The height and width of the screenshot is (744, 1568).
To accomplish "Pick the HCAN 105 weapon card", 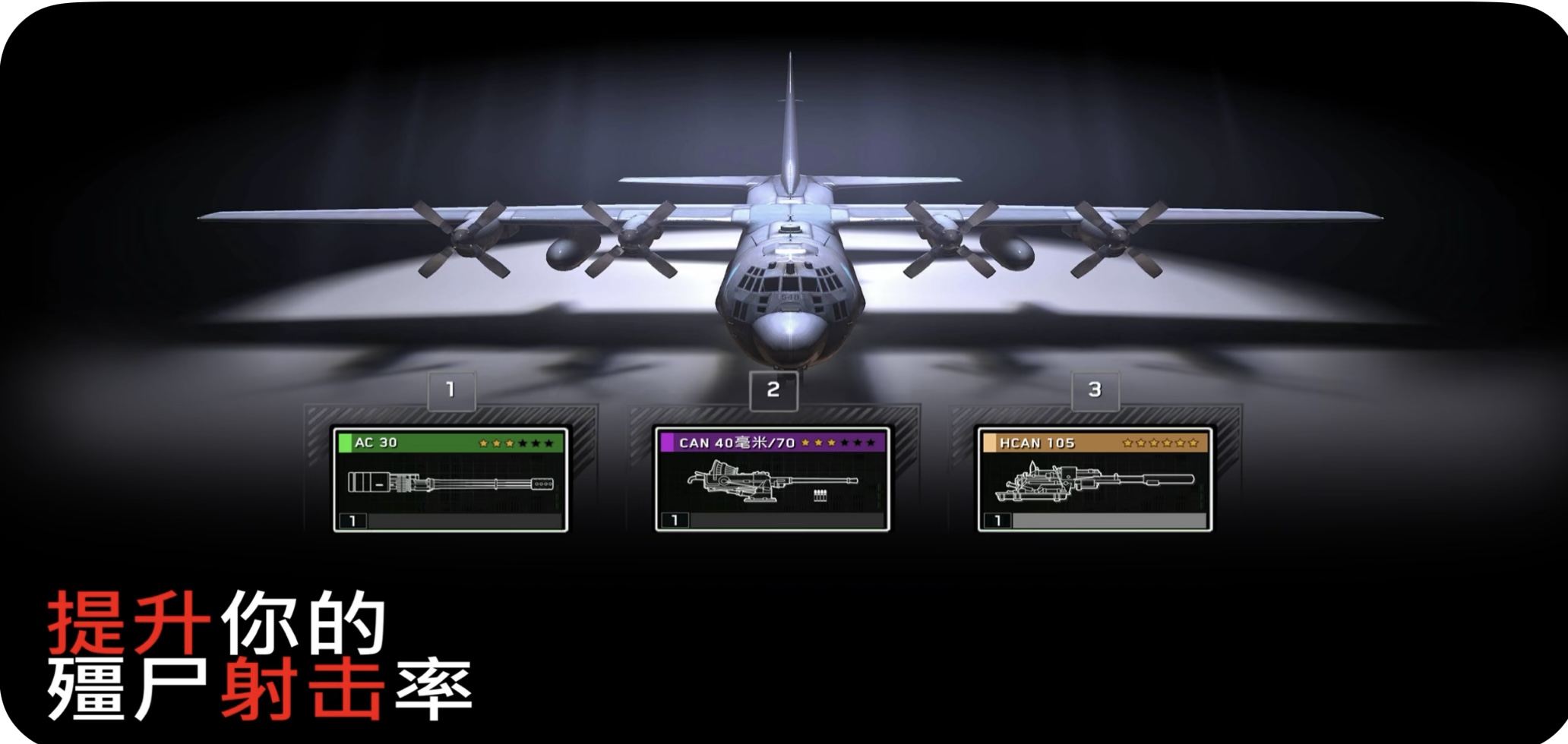I will pyautogui.click(x=1094, y=480).
